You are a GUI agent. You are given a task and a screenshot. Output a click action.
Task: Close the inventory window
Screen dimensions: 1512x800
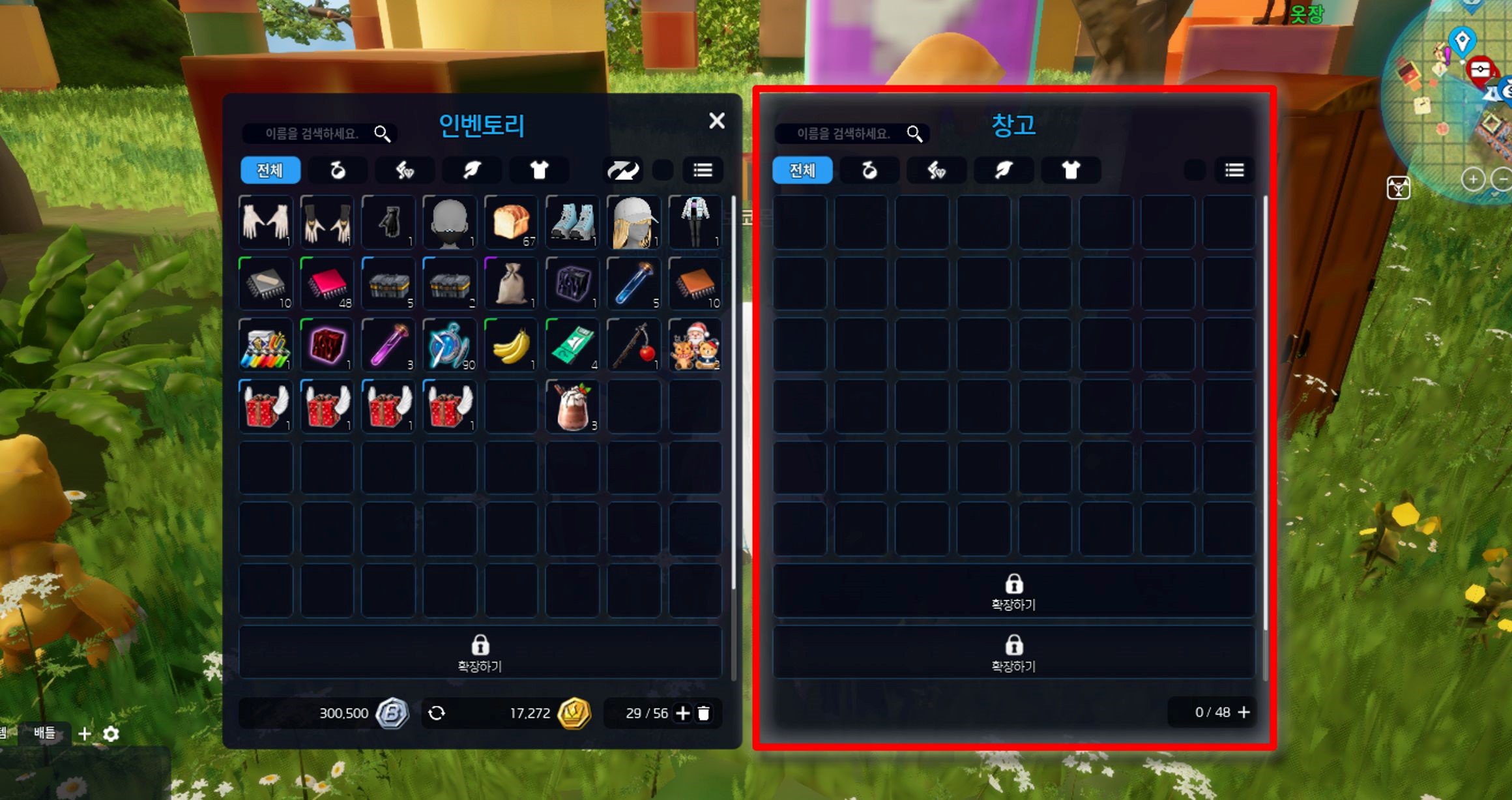coord(716,121)
